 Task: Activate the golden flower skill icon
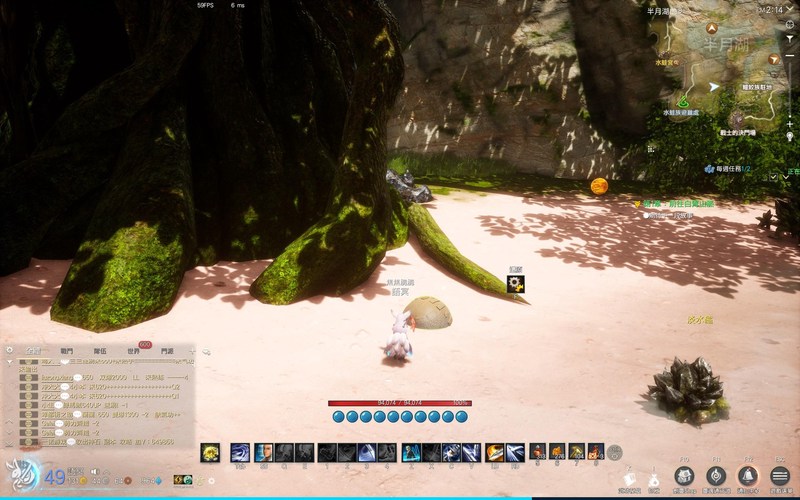(x=210, y=452)
